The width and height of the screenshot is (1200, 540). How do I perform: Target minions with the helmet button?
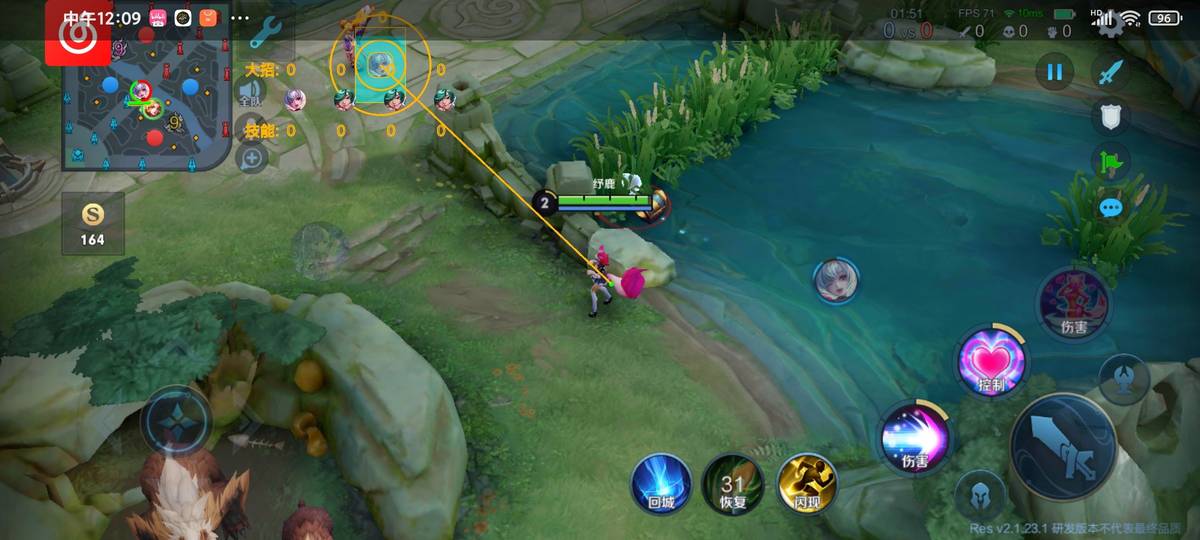tap(979, 495)
